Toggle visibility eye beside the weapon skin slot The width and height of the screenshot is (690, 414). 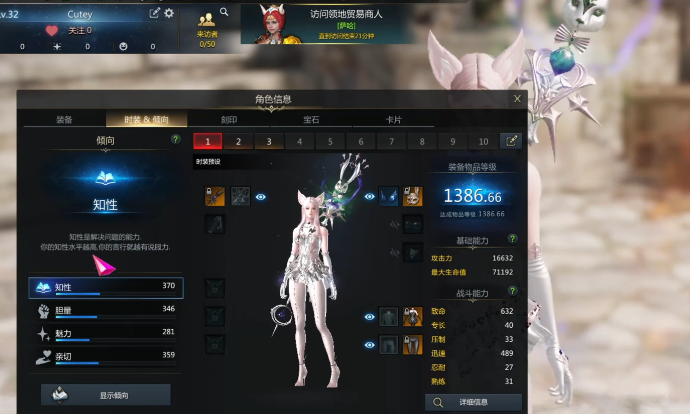tap(261, 197)
